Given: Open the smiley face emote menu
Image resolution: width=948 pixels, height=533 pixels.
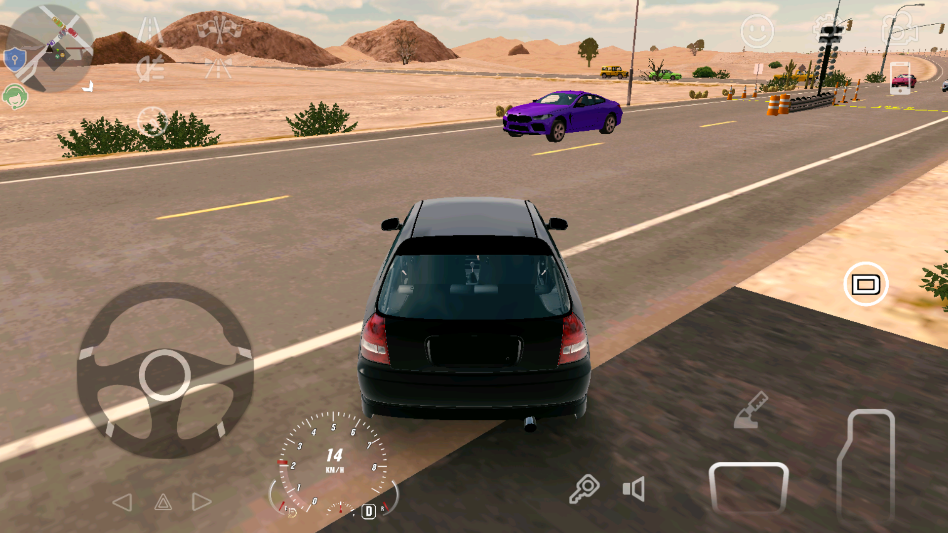Looking at the screenshot, I should click(x=757, y=32).
